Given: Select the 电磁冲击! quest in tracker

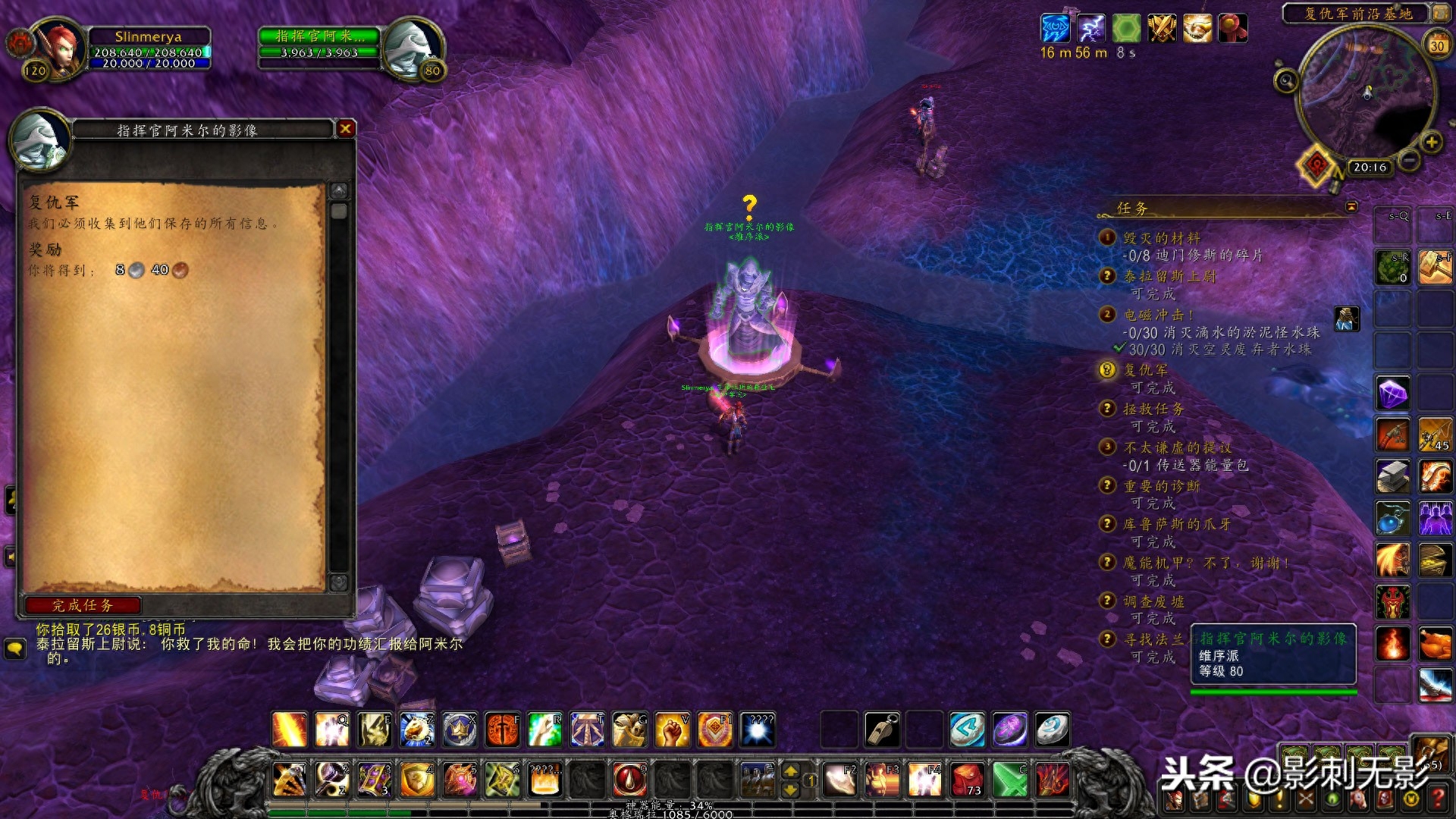Looking at the screenshot, I should tap(1158, 315).
